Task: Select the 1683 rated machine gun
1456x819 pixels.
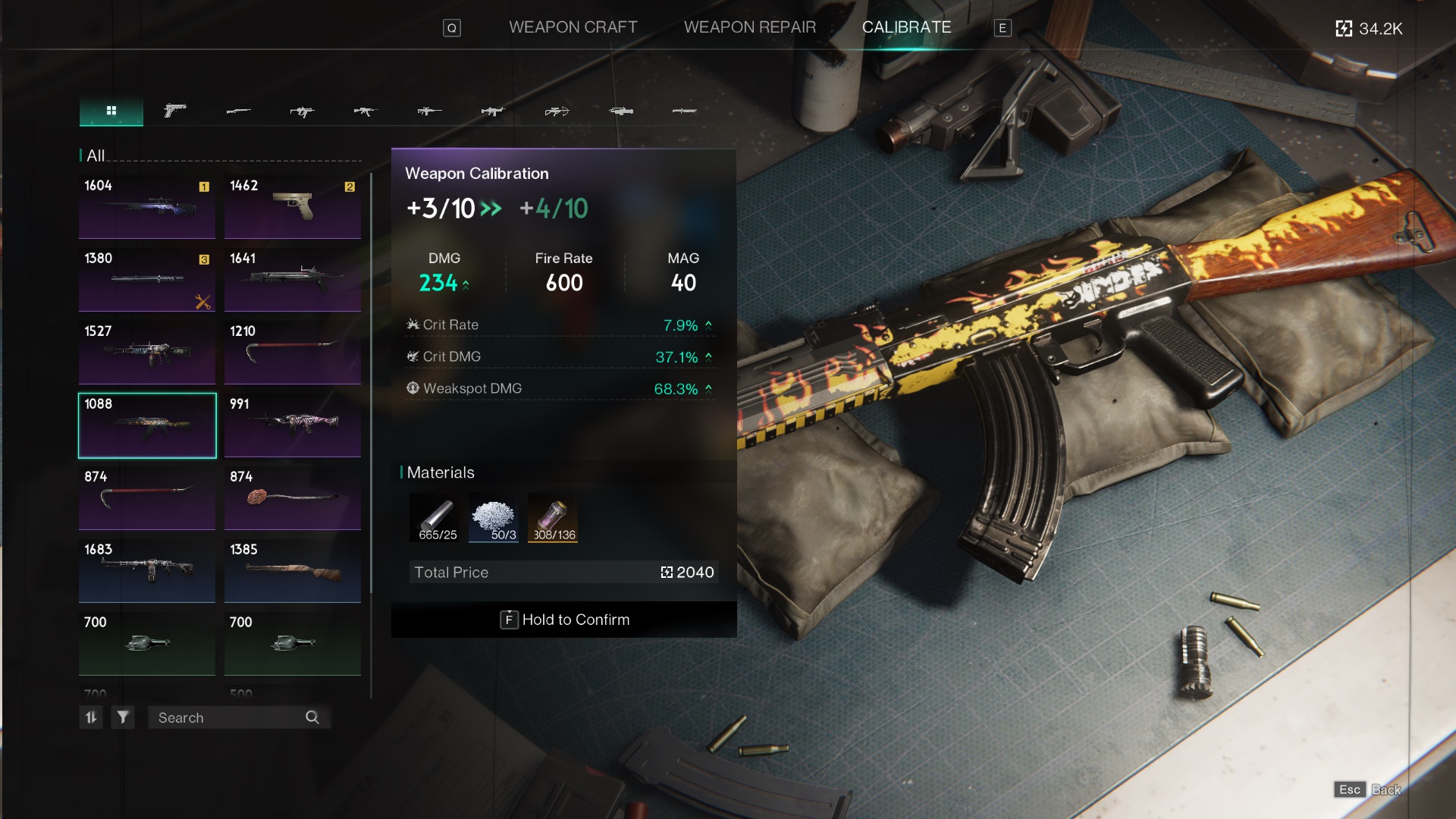Action: tap(147, 571)
